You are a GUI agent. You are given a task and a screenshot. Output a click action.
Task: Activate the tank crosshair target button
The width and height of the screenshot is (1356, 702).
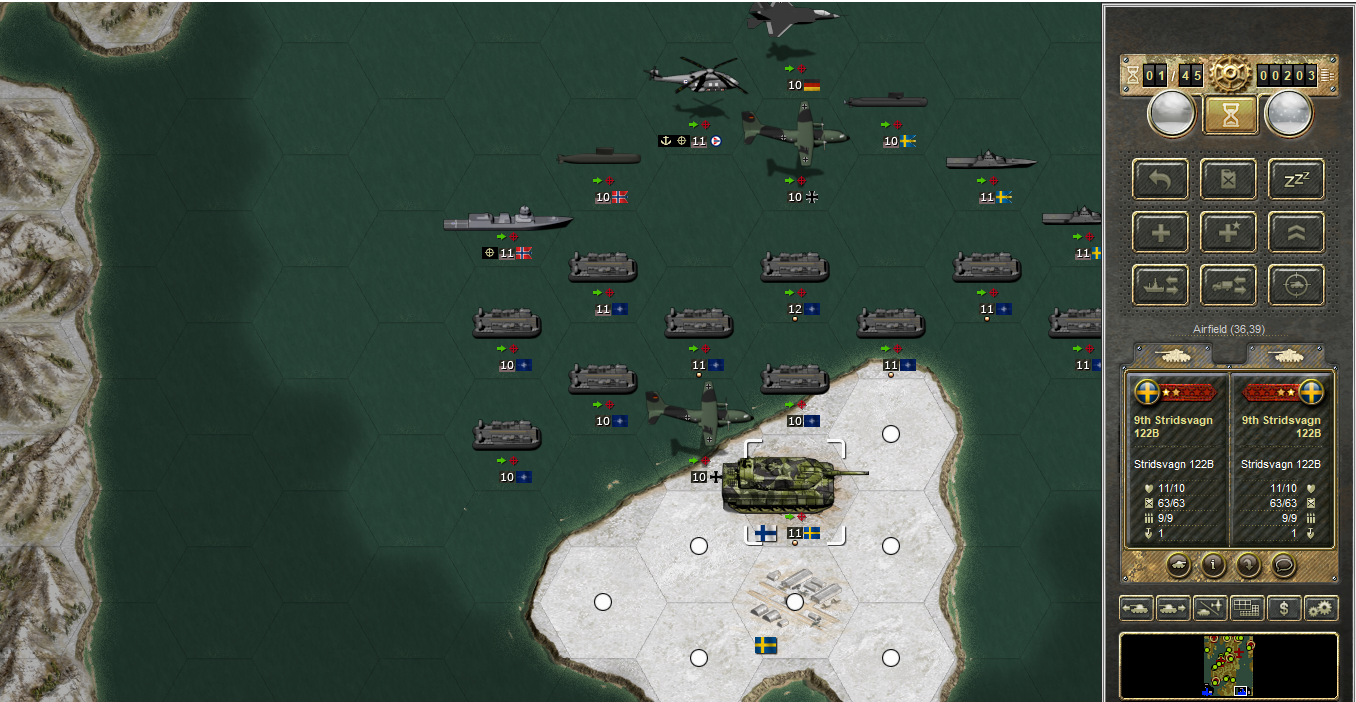(1296, 285)
